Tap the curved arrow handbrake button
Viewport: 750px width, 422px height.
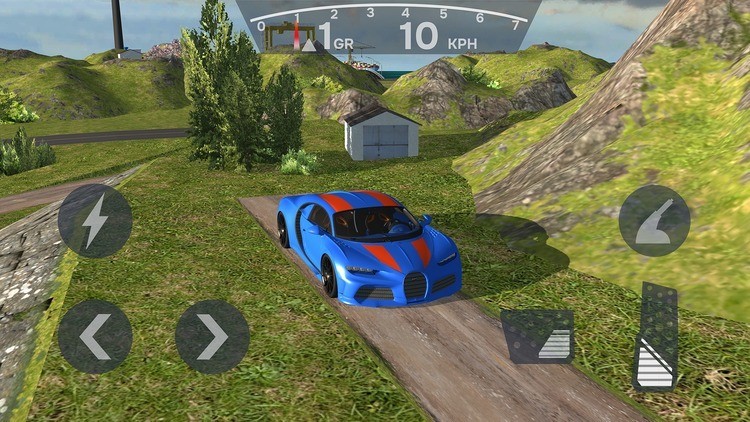coord(655,221)
